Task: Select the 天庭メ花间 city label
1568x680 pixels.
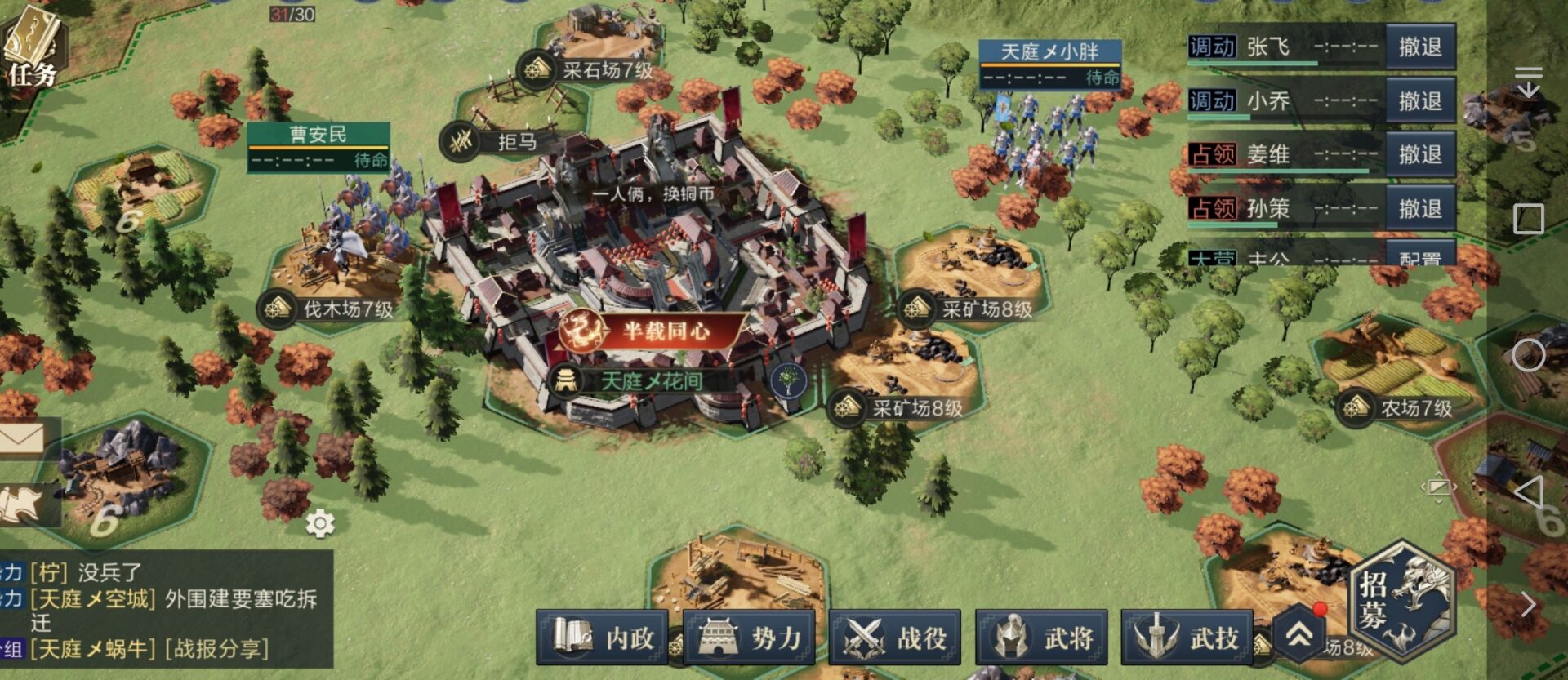Action: [x=650, y=380]
